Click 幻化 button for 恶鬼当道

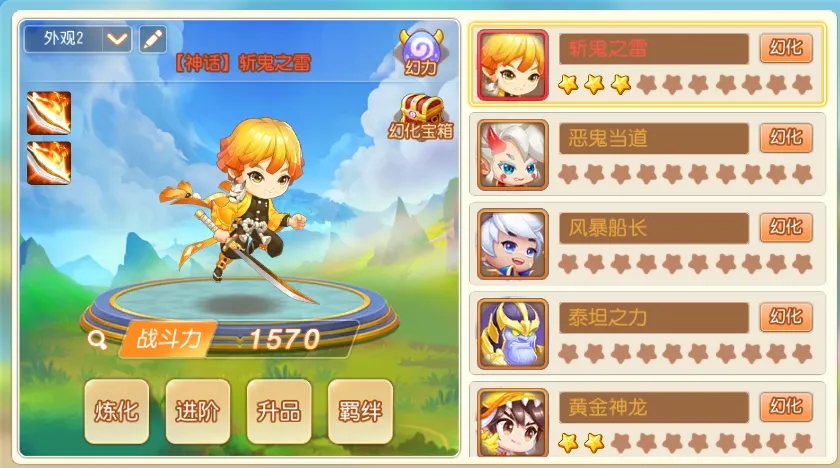785,137
